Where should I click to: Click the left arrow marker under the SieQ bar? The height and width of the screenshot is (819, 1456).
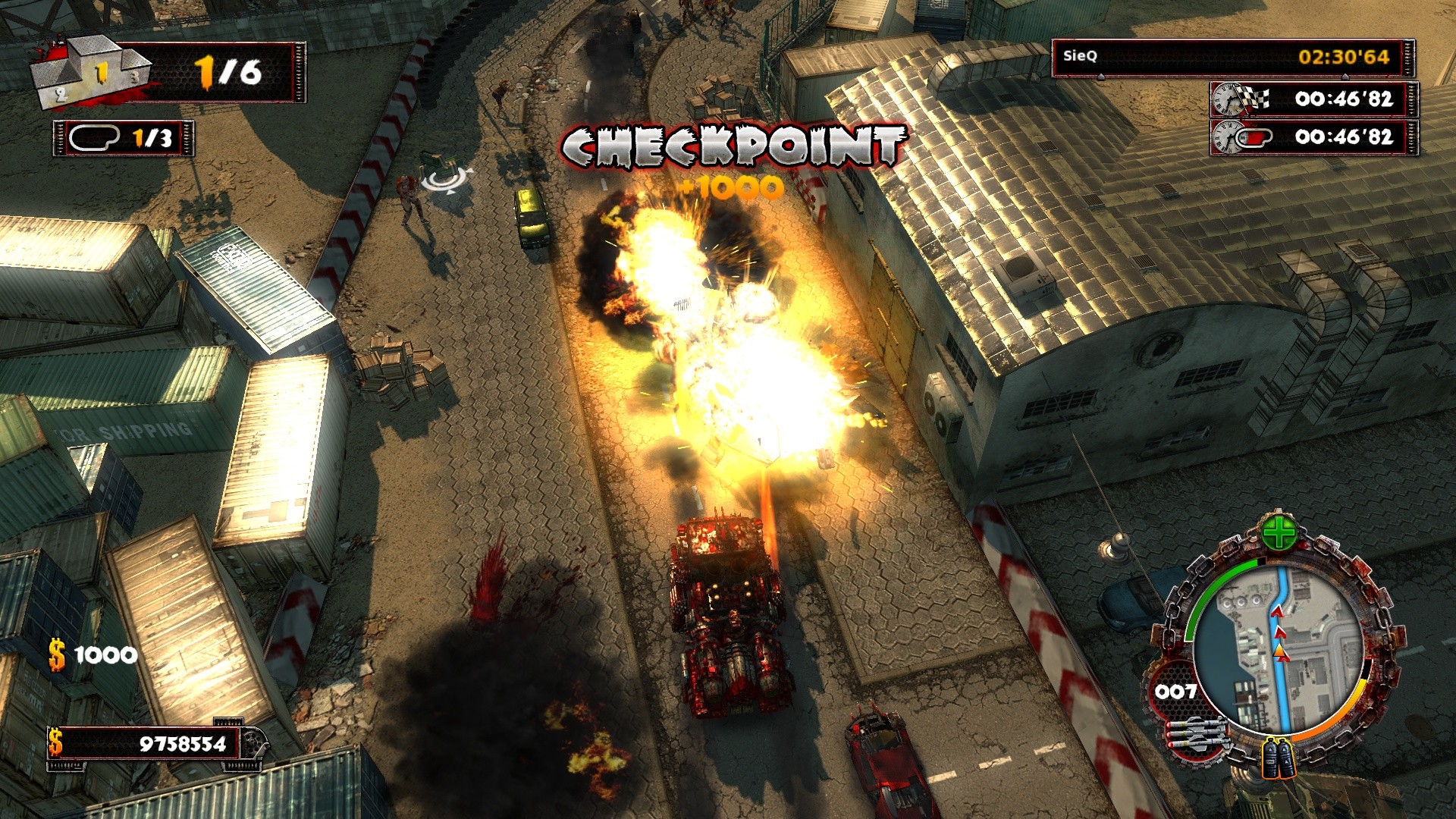[x=1101, y=77]
